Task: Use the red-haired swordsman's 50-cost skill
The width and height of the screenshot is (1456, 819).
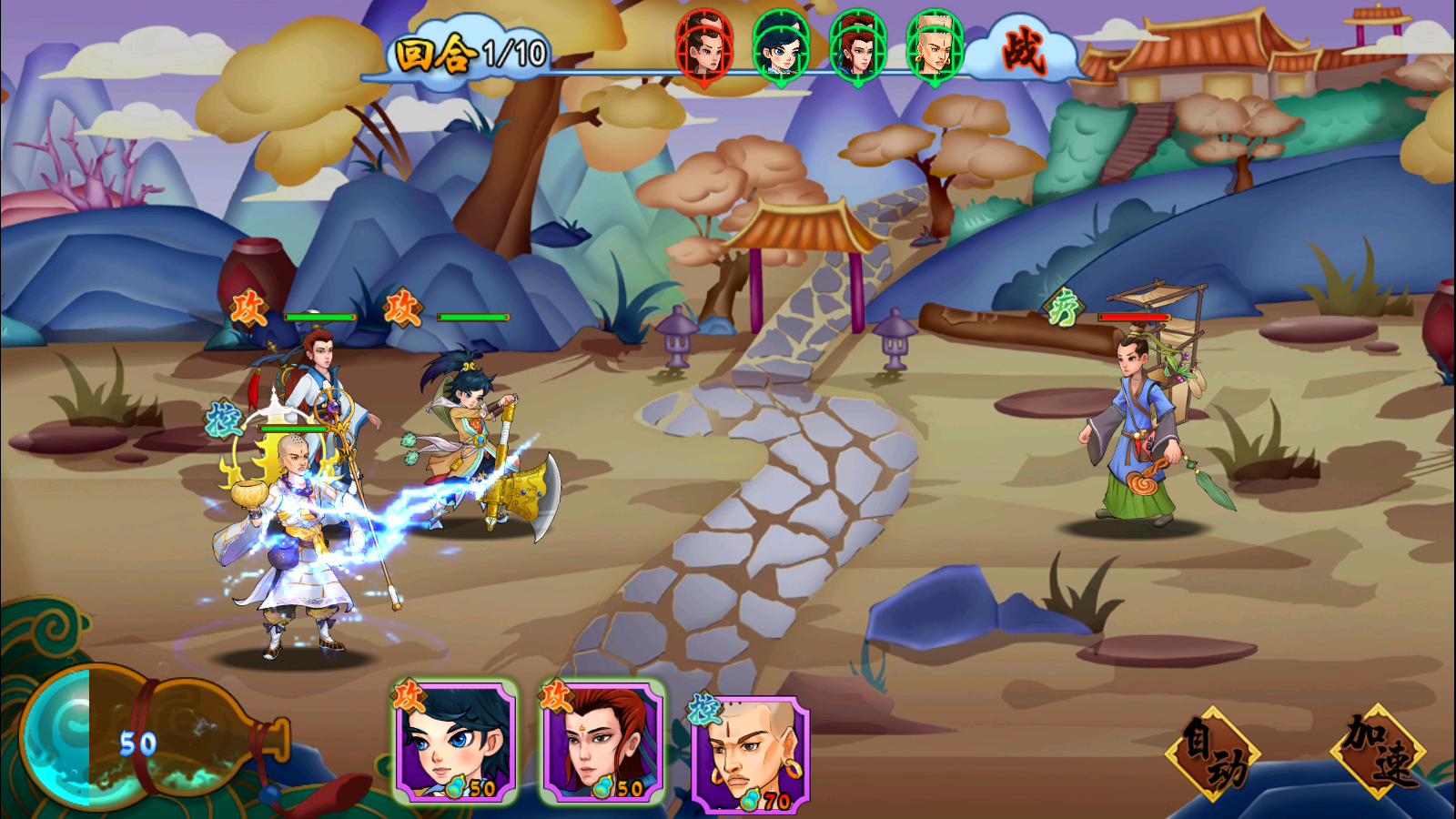Action: coord(602,742)
